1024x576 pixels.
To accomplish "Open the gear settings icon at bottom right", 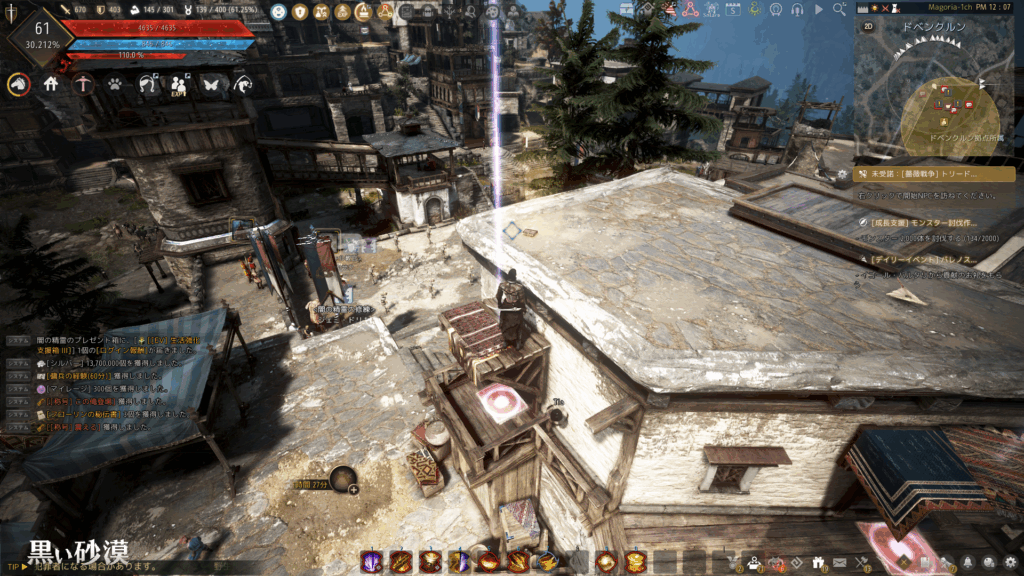I will tap(1011, 562).
